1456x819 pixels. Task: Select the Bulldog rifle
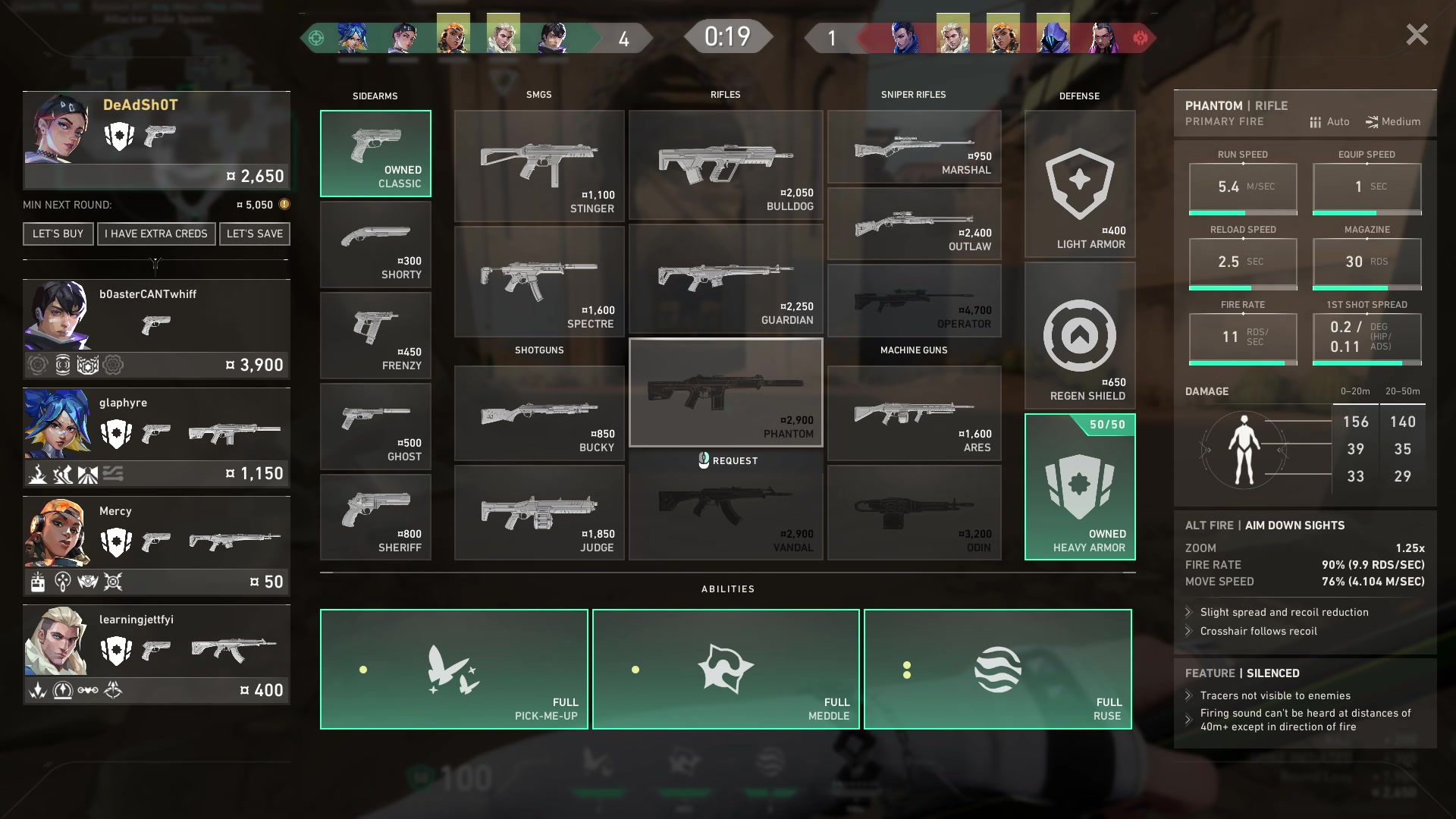pyautogui.click(x=726, y=166)
